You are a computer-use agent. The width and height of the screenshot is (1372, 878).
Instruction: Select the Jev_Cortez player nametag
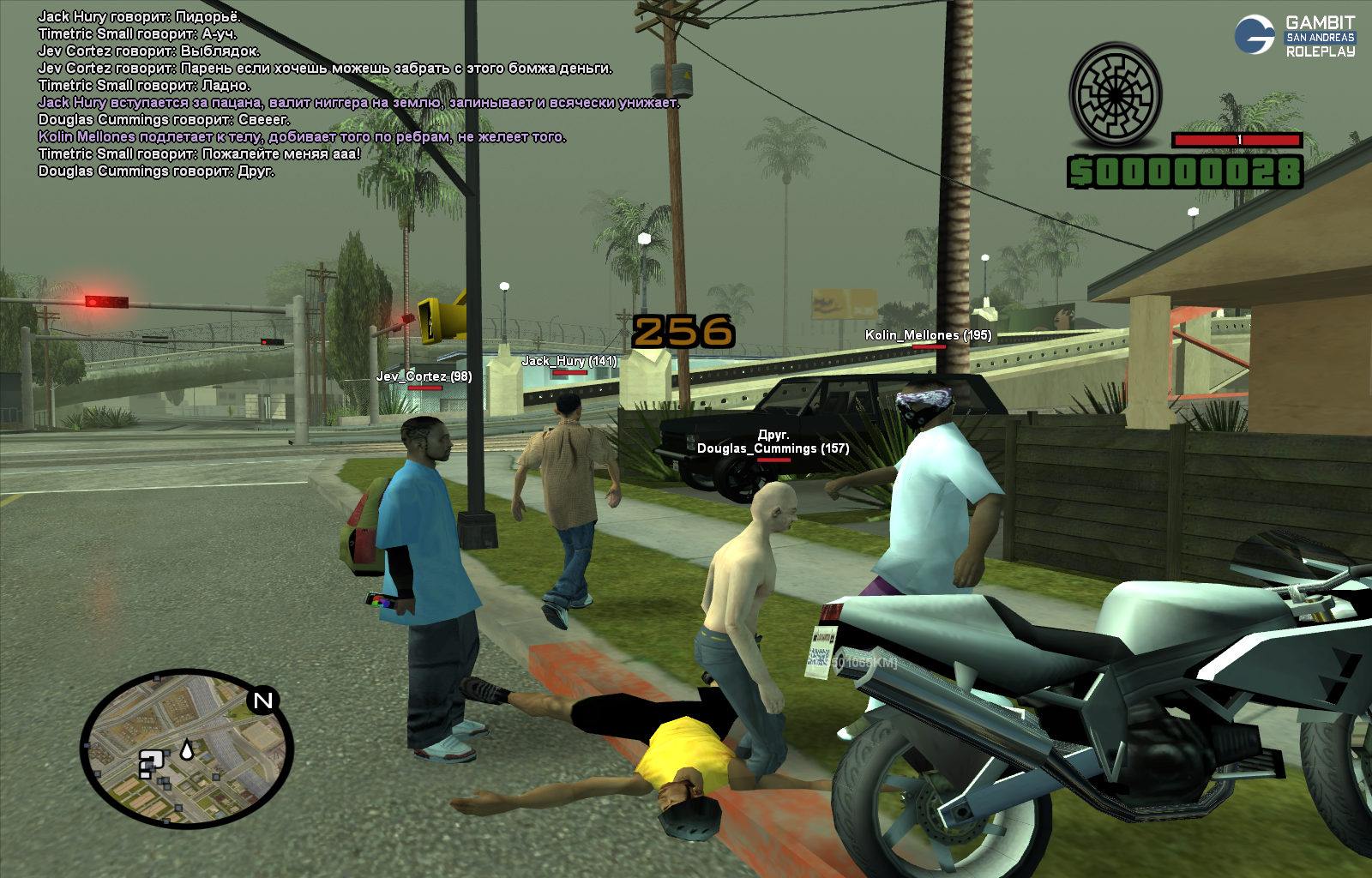click(424, 376)
